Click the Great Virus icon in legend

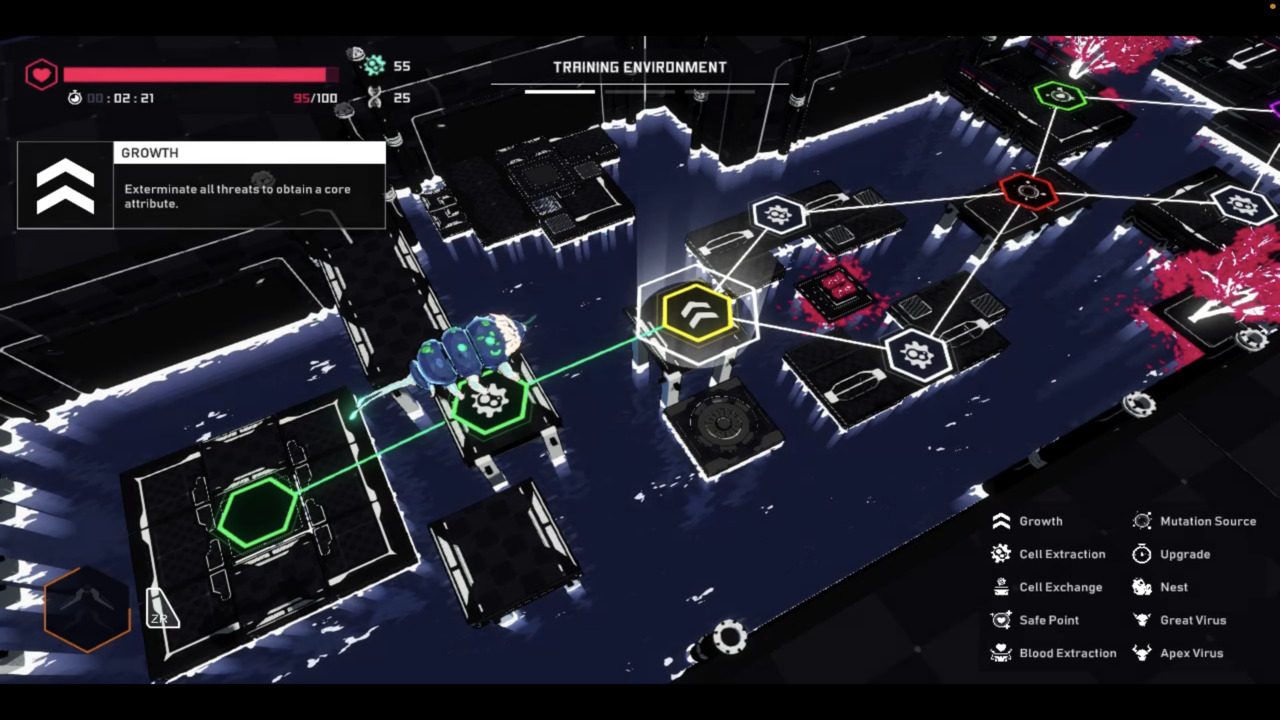[1142, 620]
